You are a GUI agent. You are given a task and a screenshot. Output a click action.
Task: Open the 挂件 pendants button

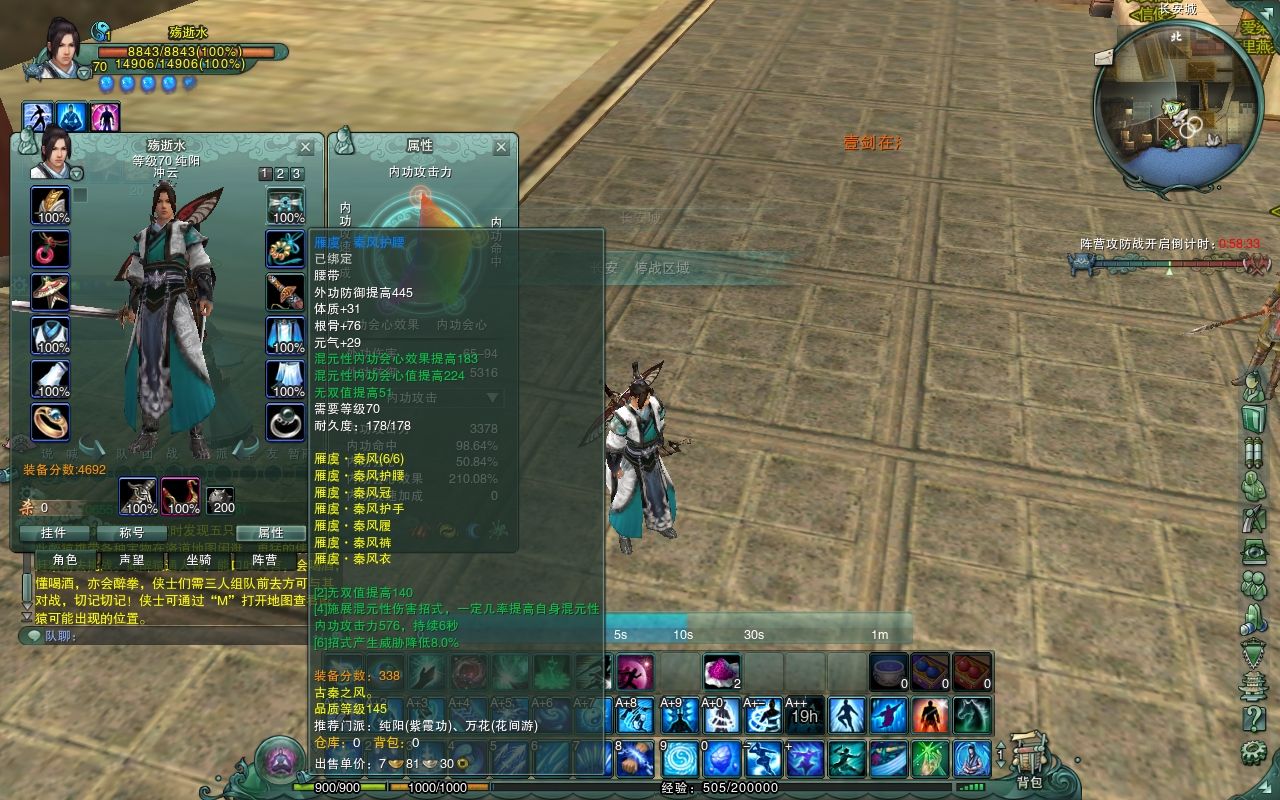(53, 533)
